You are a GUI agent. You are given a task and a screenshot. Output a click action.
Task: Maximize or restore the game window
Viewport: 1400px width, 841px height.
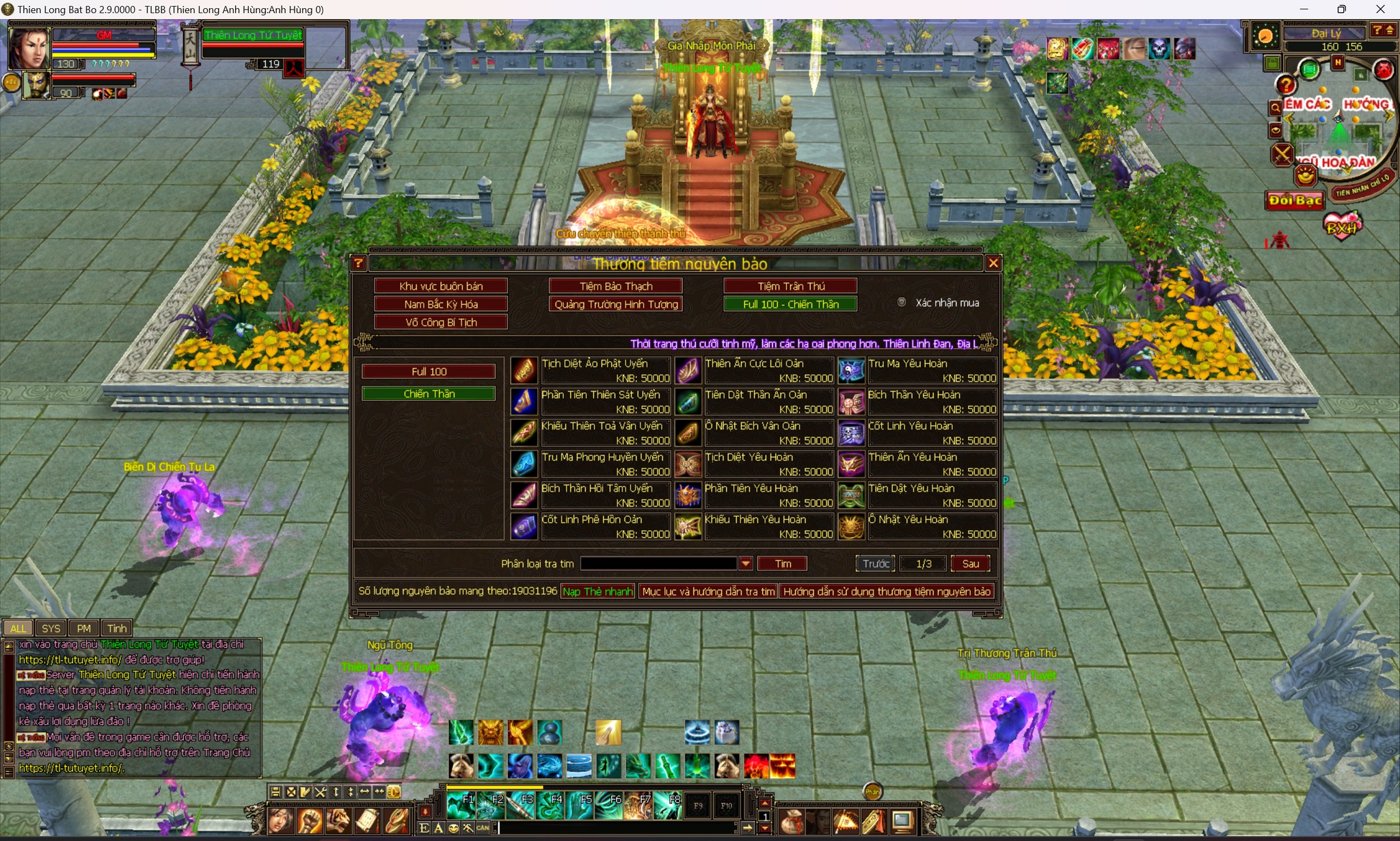tap(1341, 10)
